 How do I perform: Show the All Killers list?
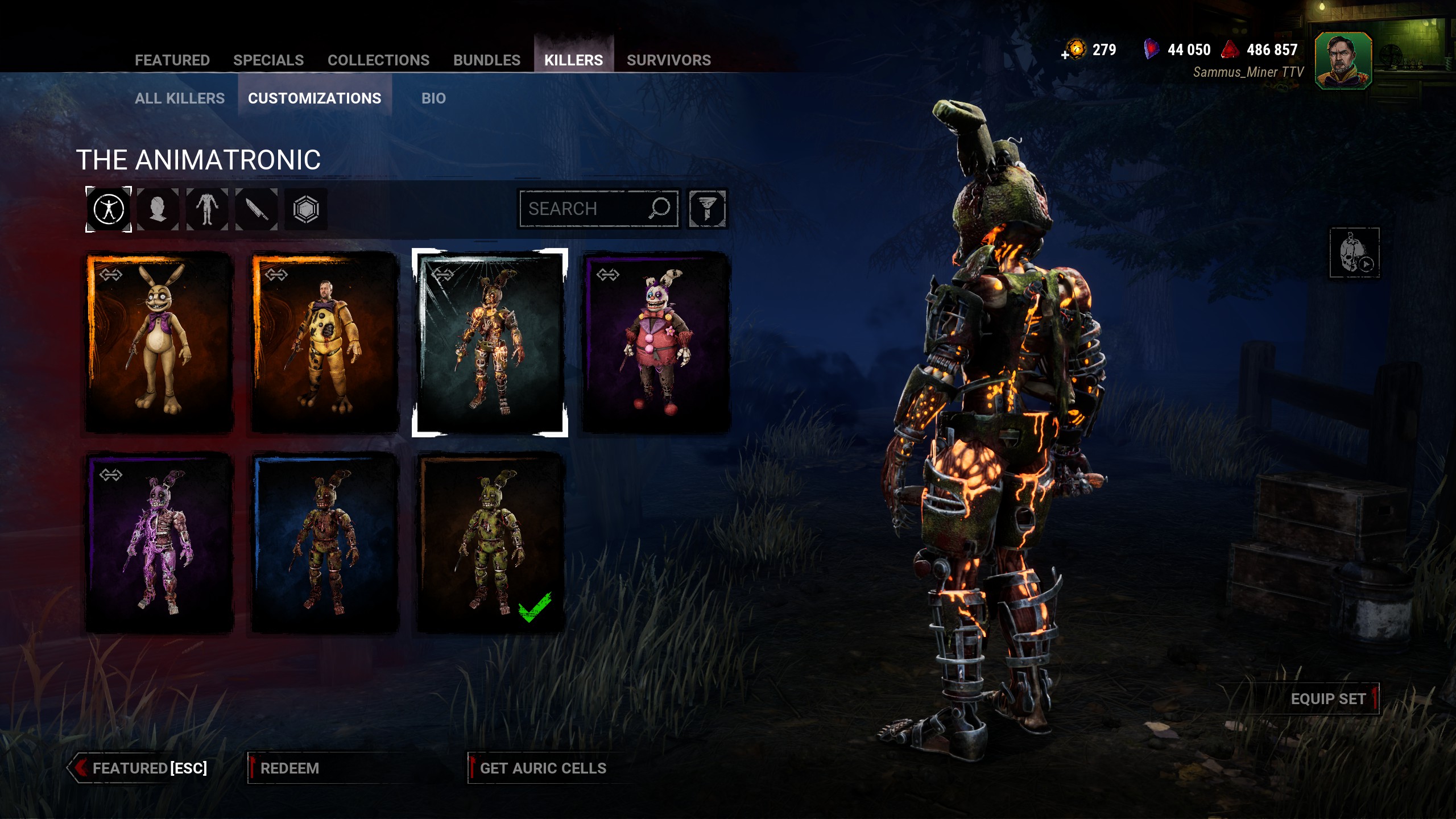(180, 98)
